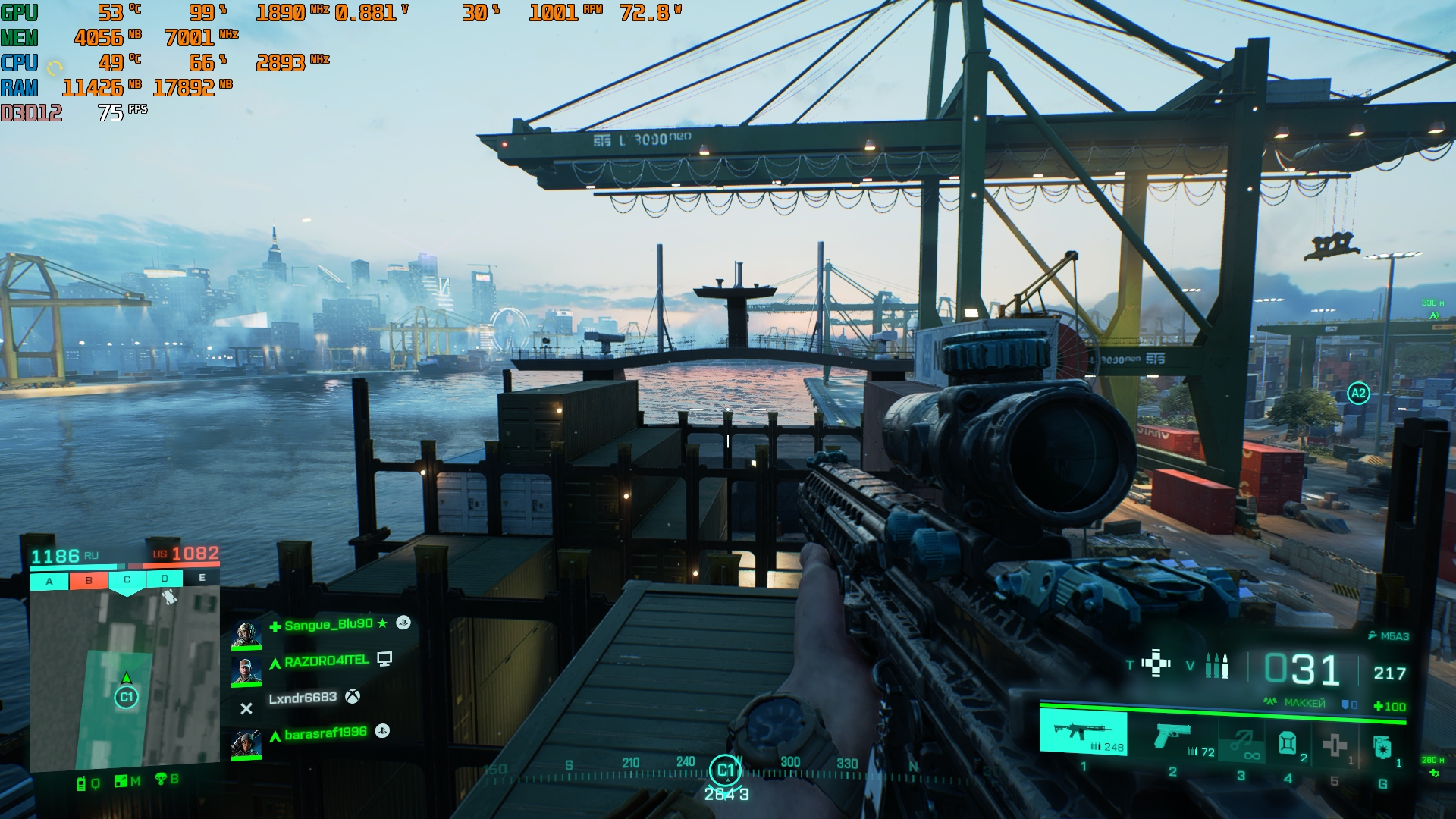Image resolution: width=1456 pixels, height=819 pixels.
Task: Click the C1 marker on the minimap
Action: click(x=126, y=697)
